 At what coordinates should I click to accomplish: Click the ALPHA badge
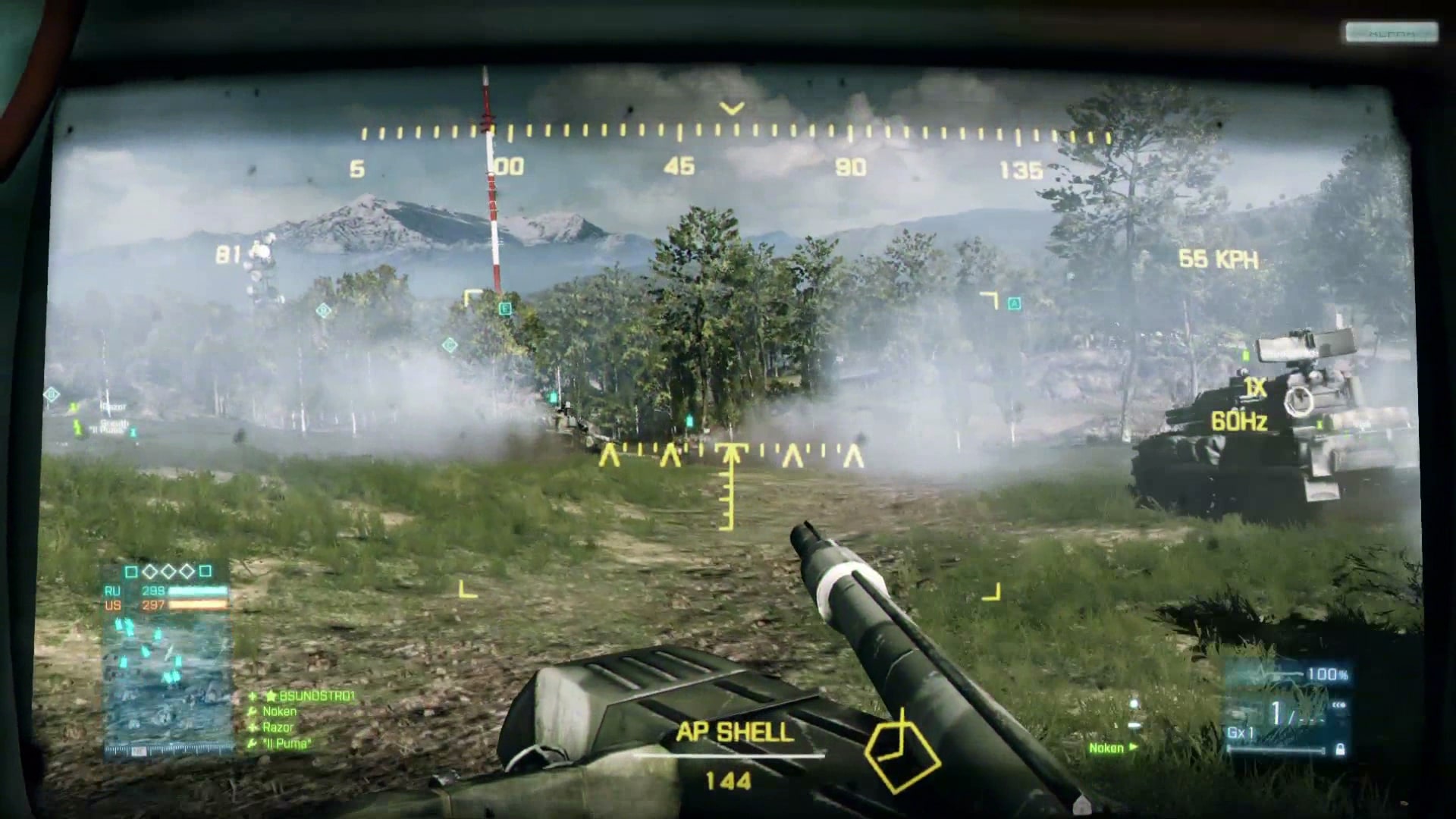point(1392,33)
